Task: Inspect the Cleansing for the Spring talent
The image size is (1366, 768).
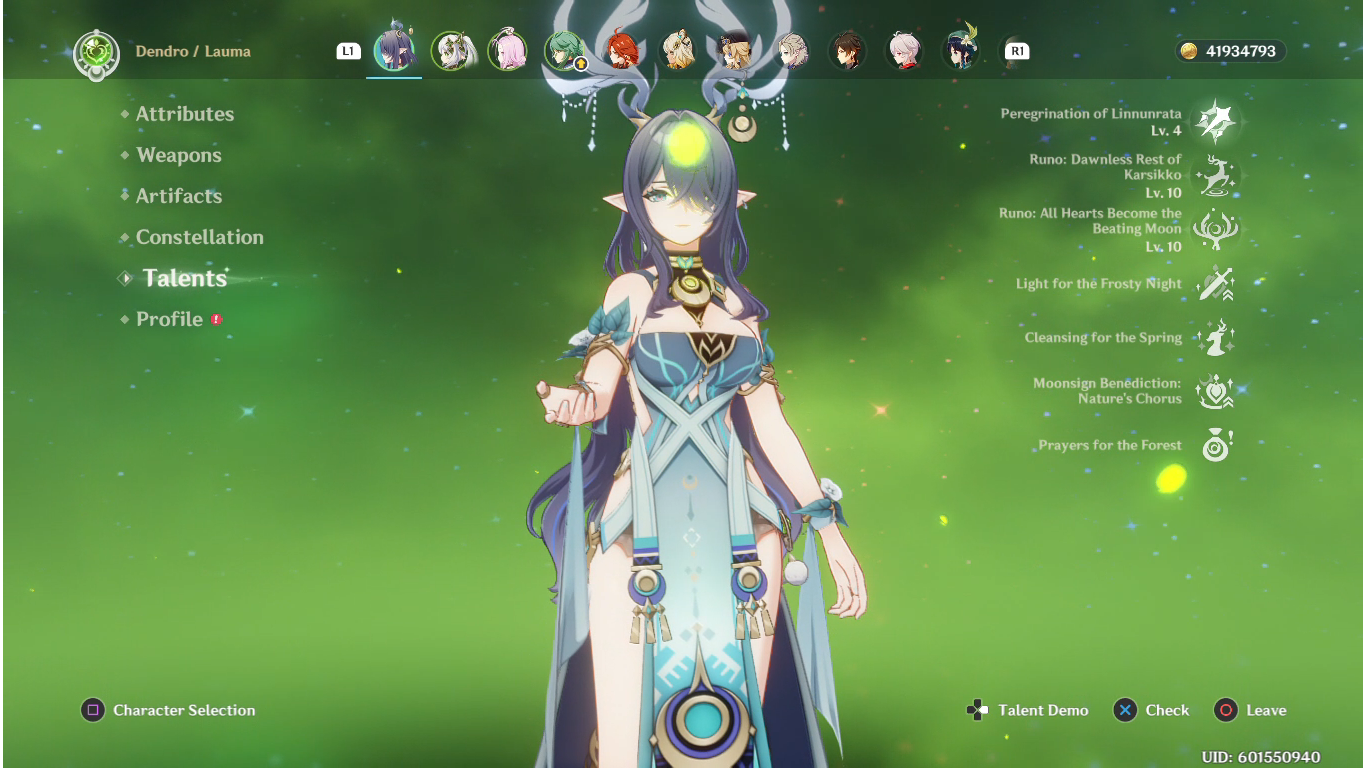Action: (x=1216, y=338)
